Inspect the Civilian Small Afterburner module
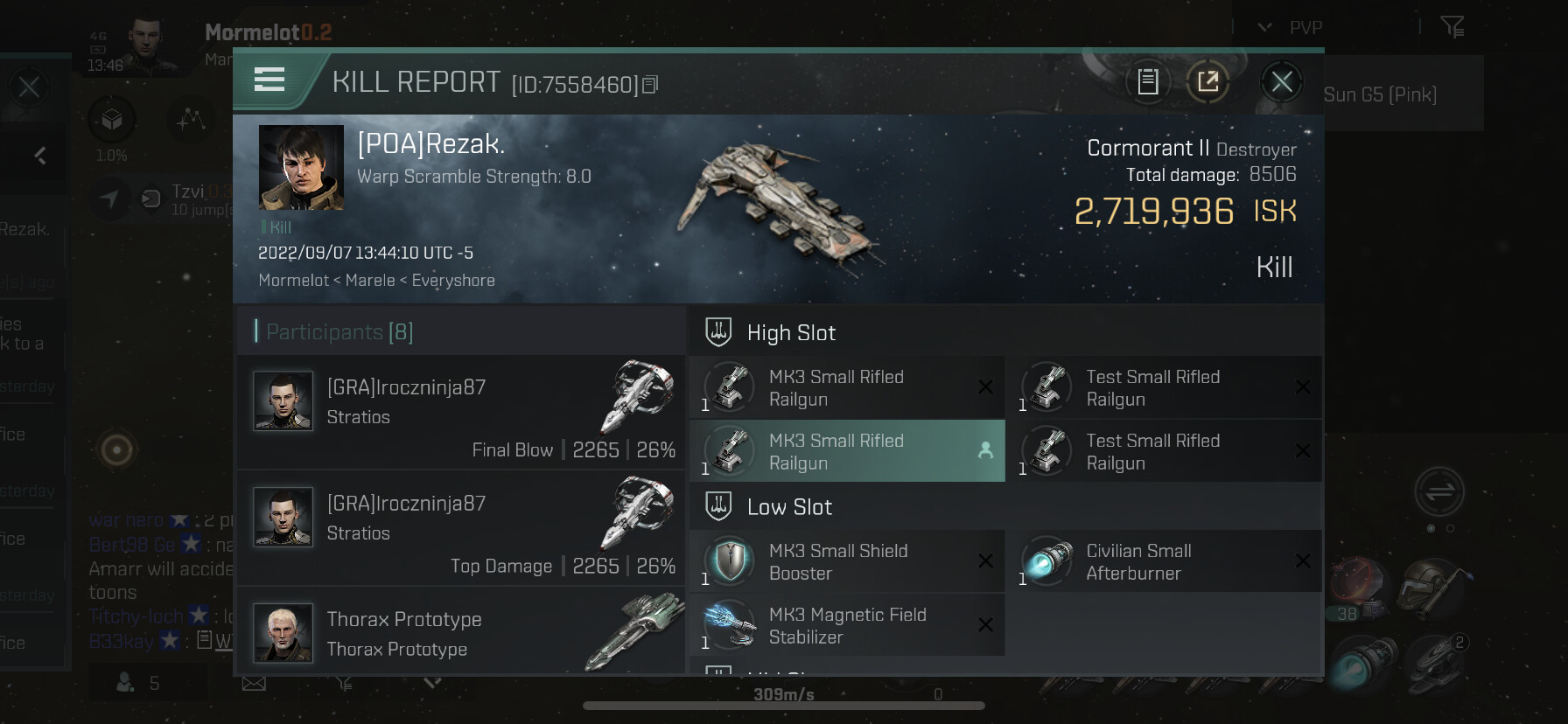This screenshot has width=1568, height=724. (x=1164, y=562)
